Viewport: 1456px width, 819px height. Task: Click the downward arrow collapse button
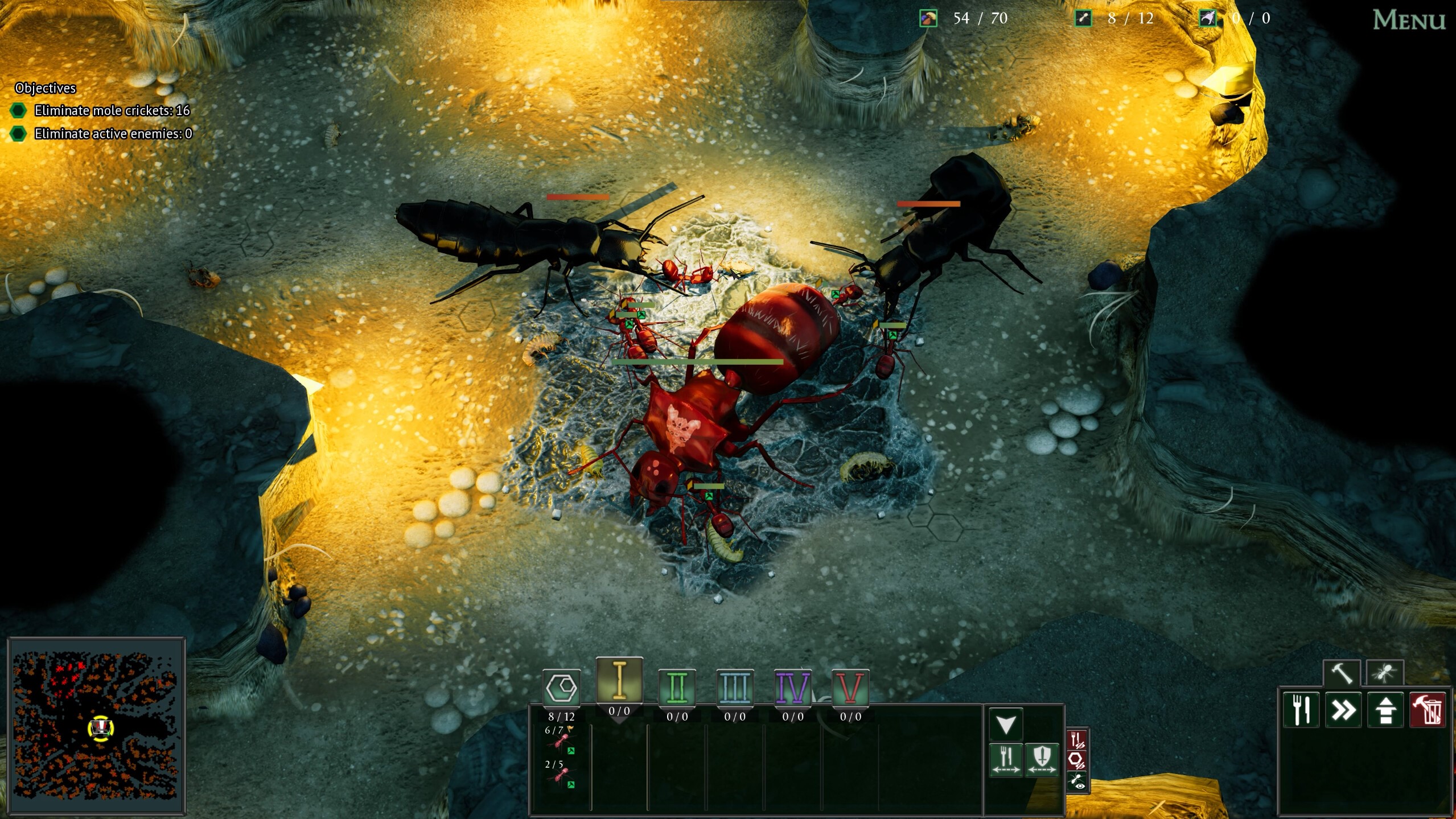click(1006, 725)
